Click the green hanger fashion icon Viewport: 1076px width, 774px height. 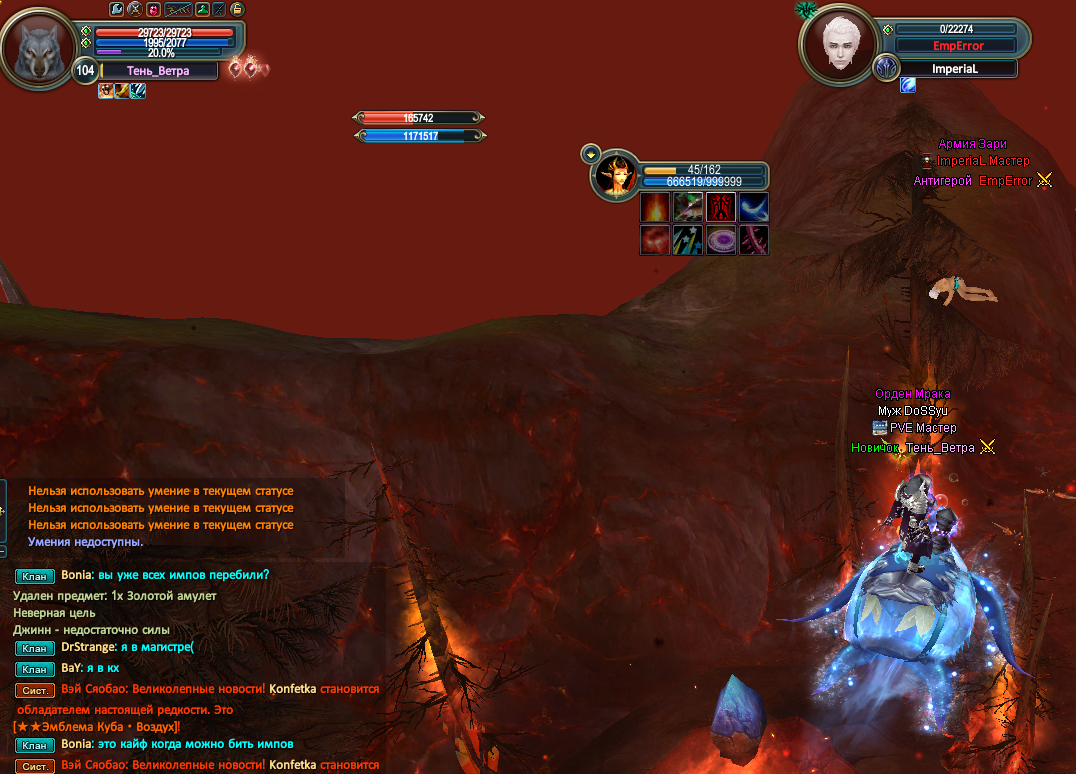(x=202, y=9)
